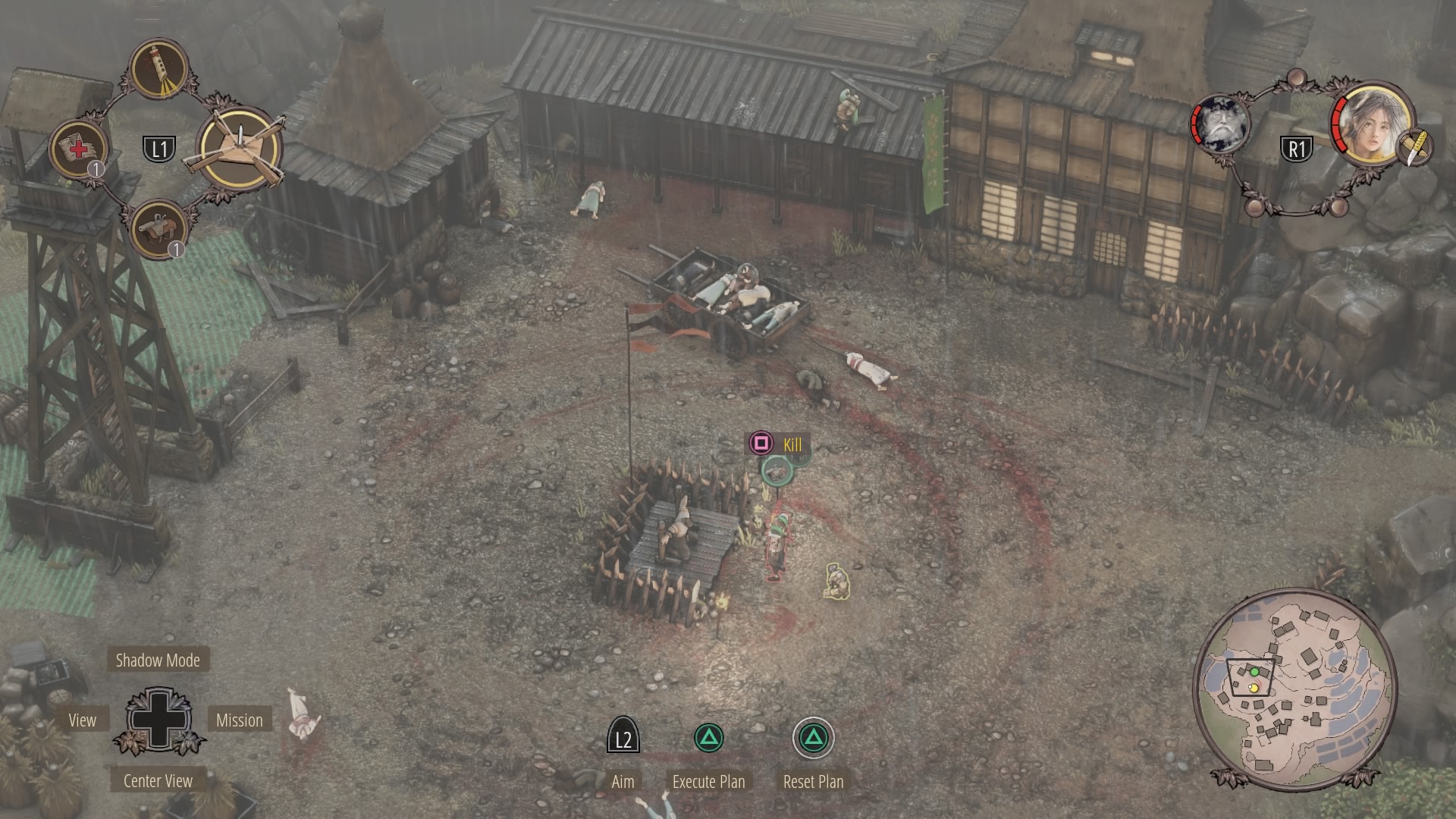Click the Reset Plan label
The width and height of the screenshot is (1456, 819).
[813, 781]
